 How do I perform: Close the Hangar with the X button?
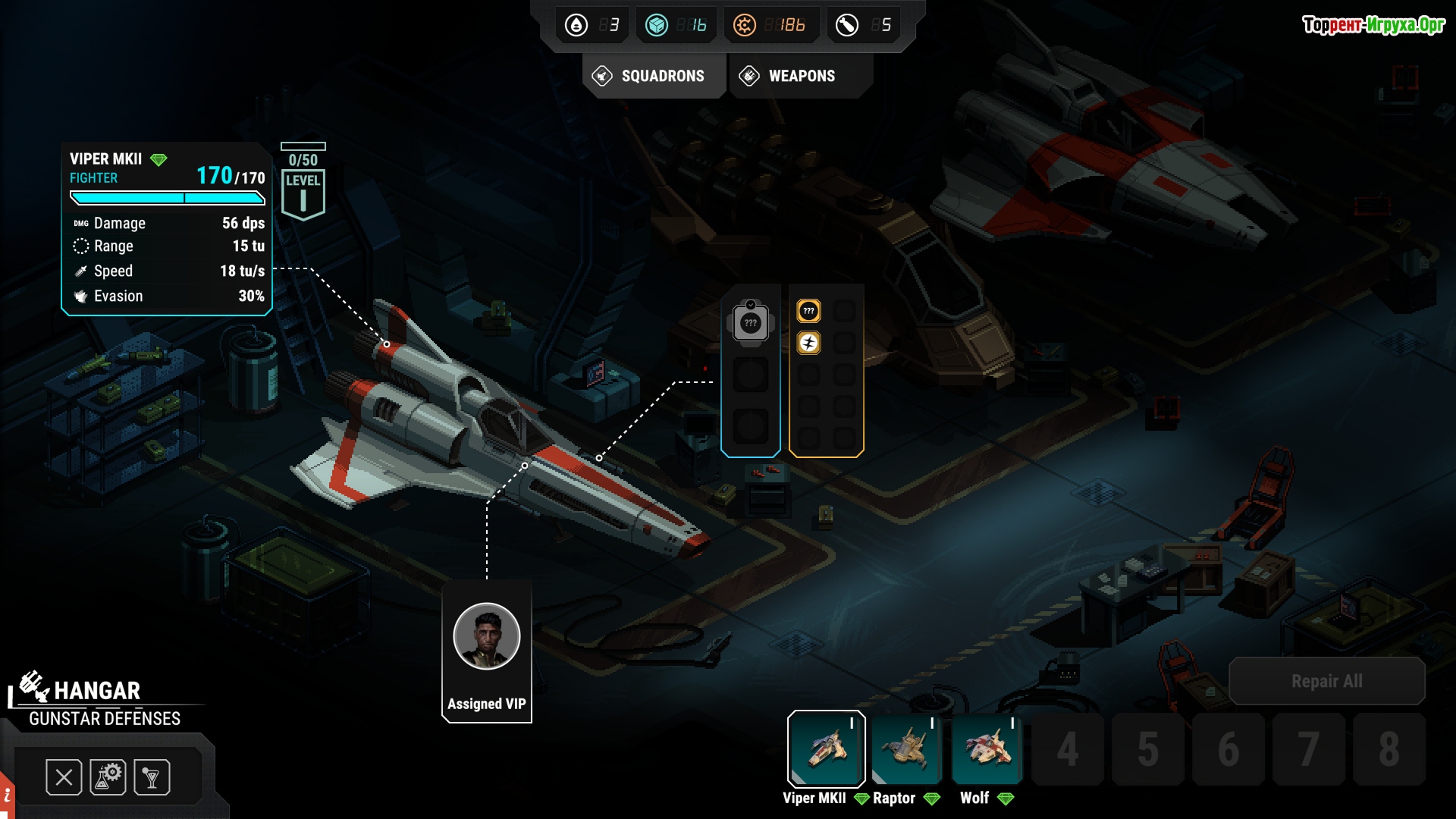click(x=64, y=777)
